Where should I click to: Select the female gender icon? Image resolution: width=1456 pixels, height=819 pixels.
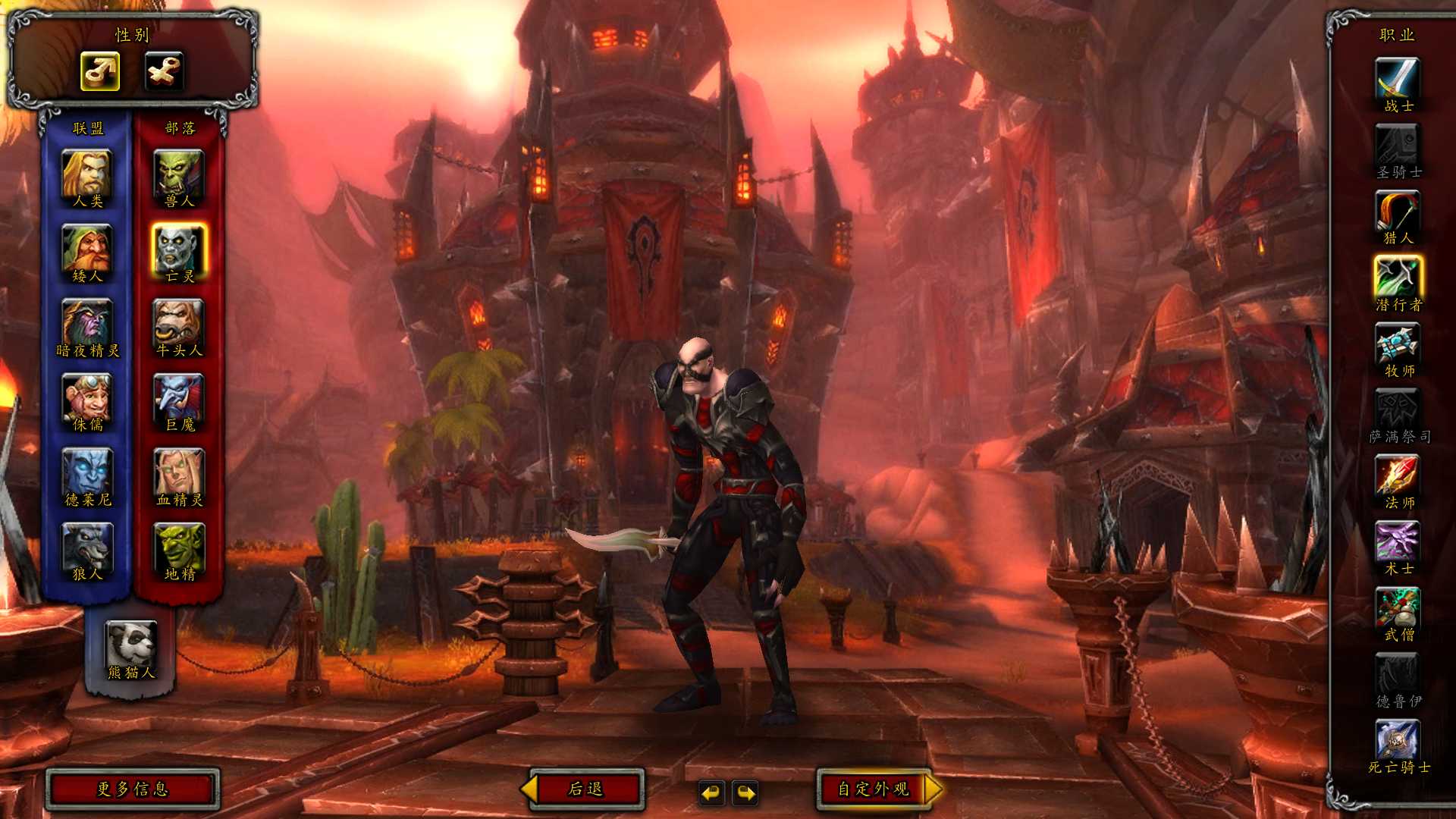click(164, 71)
